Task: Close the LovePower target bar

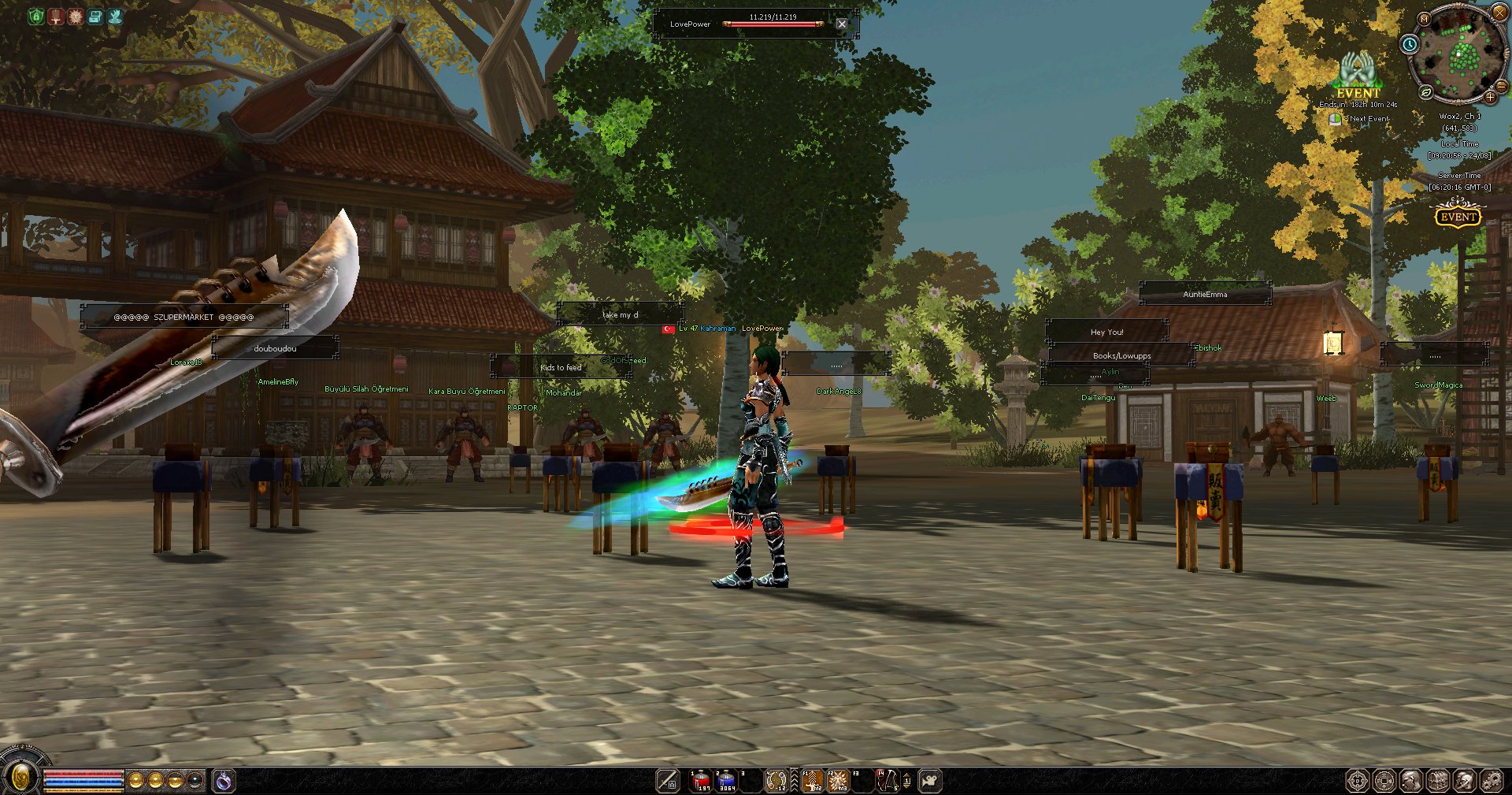Action: pos(842,24)
